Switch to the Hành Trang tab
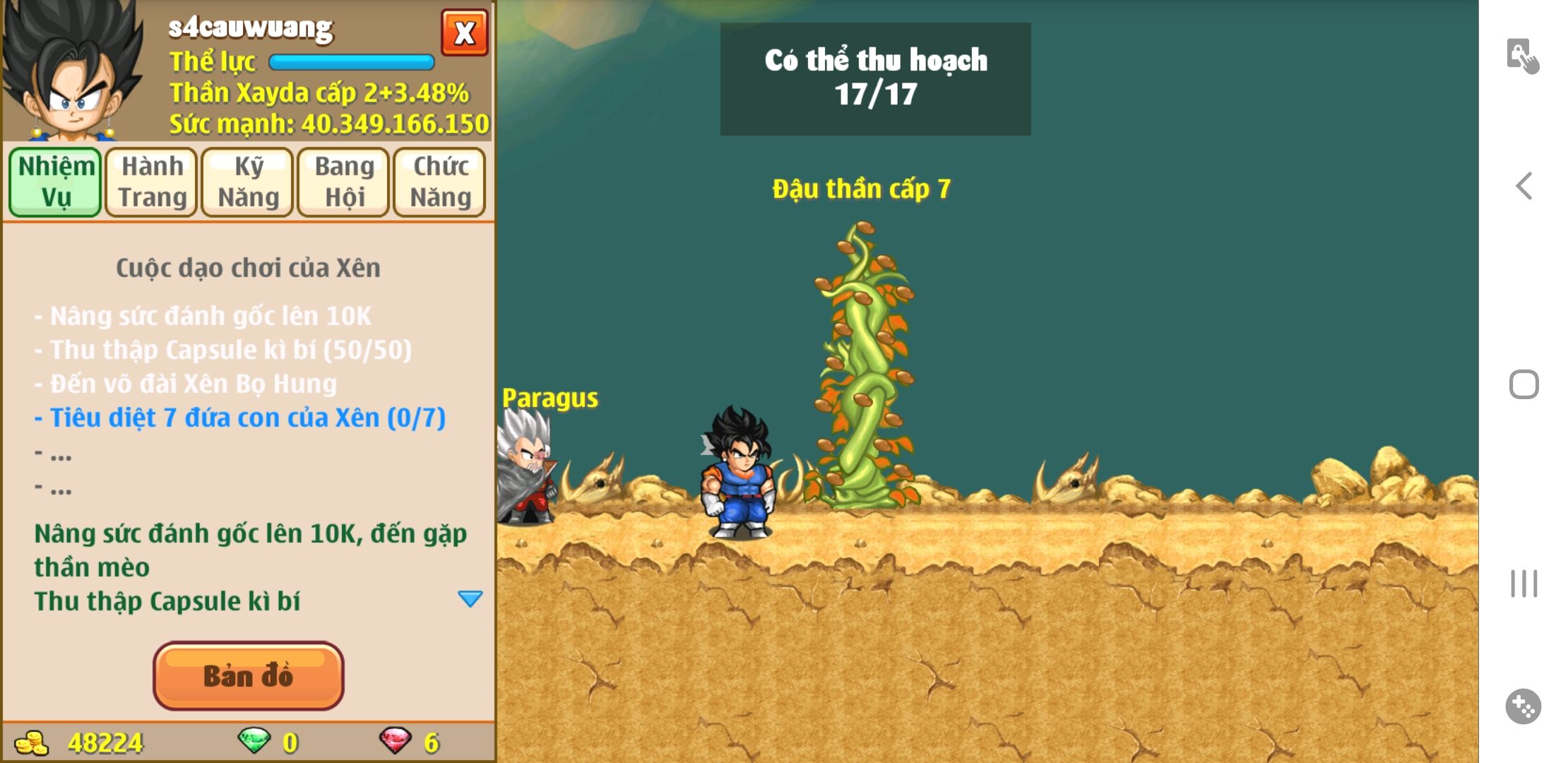Screen dimensions: 1568x763 (x=152, y=182)
